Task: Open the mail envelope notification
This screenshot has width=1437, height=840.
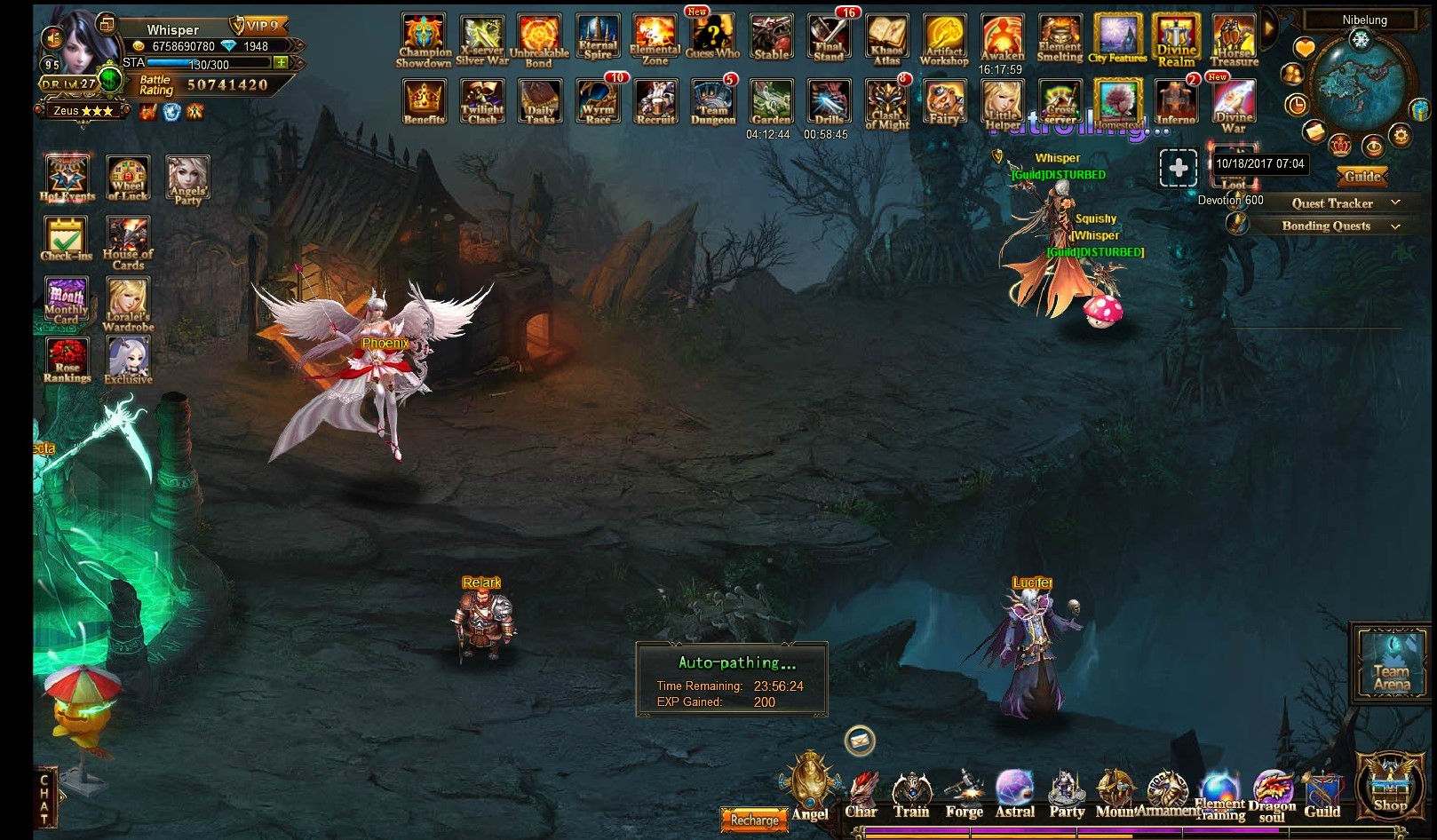Action: pos(860,740)
